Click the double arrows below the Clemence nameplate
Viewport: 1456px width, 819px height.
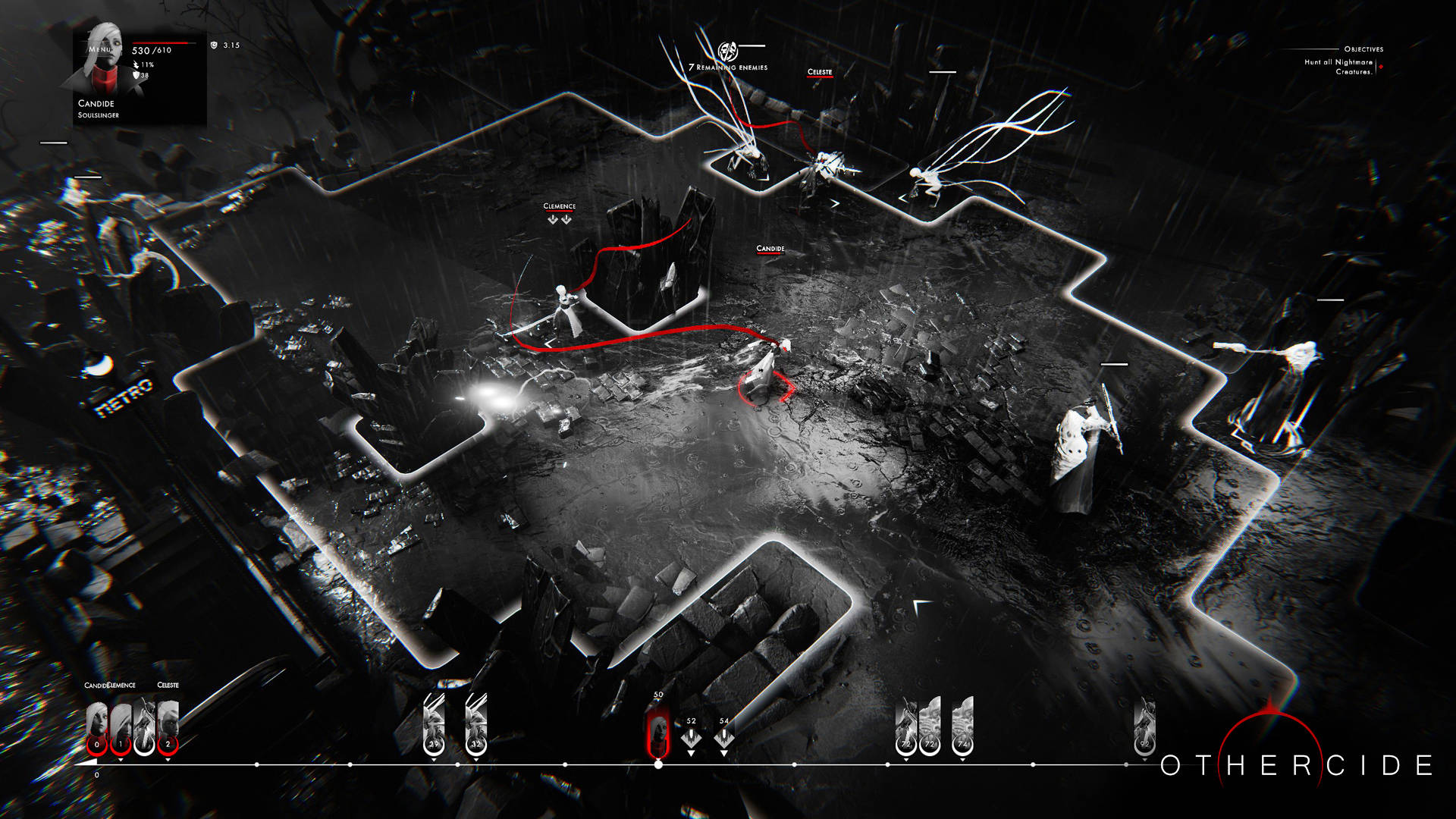coord(559,218)
